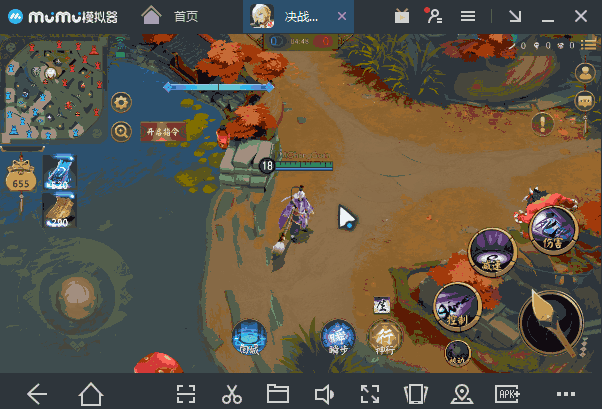Use the 神行 speed ability
This screenshot has height=409, width=602.
385,337
